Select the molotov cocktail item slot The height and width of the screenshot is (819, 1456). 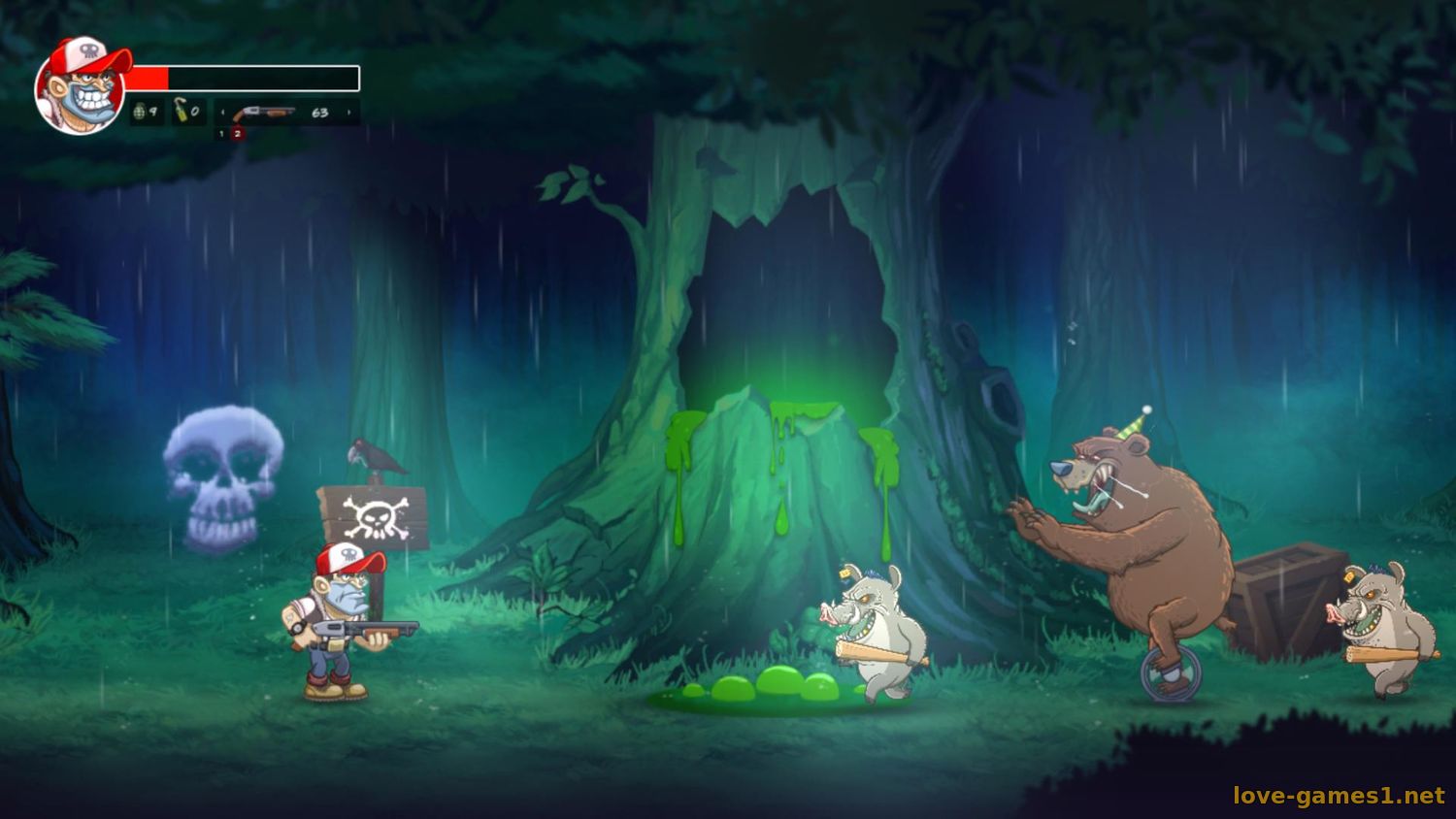187,113
